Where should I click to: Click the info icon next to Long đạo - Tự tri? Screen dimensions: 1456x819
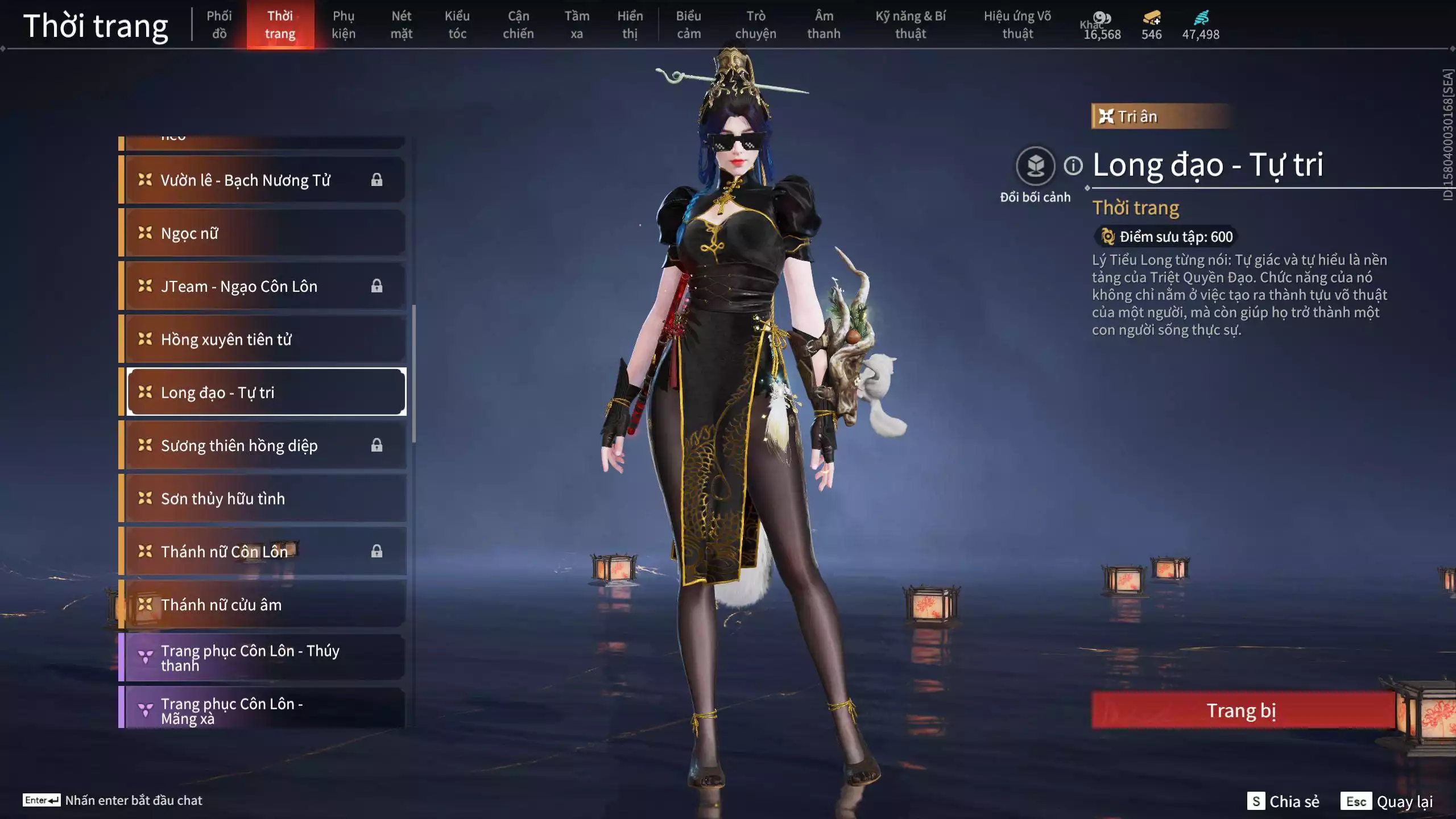[1073, 167]
